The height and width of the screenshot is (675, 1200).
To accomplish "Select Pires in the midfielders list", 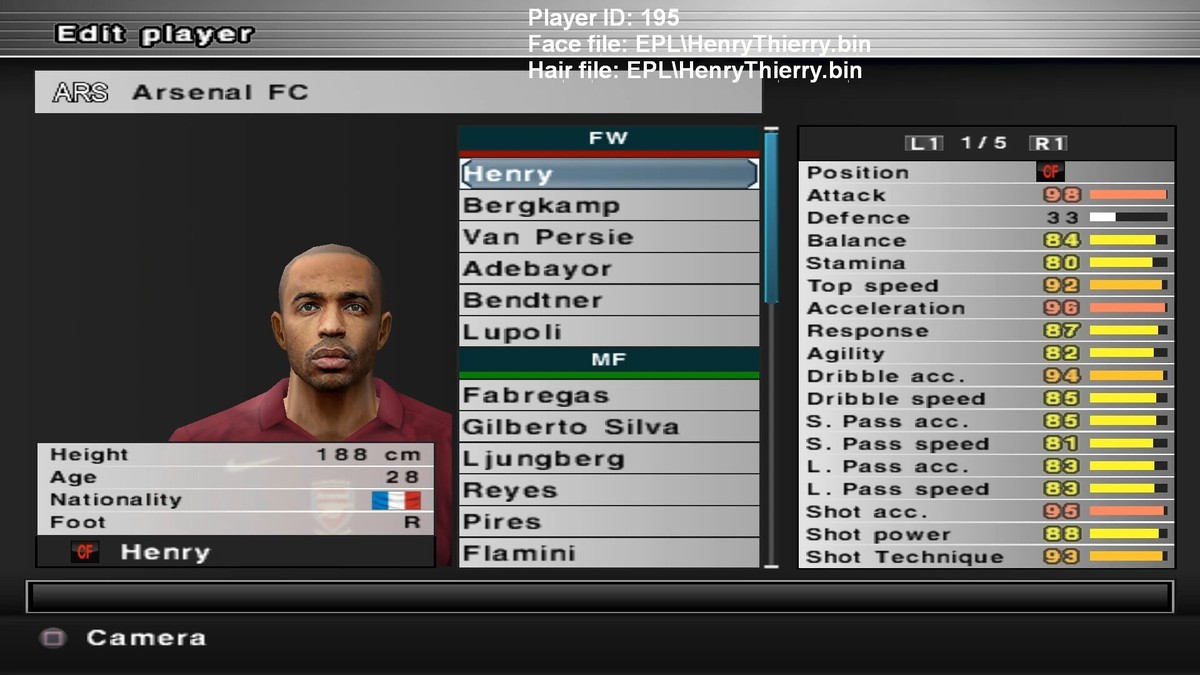I will click(x=608, y=522).
